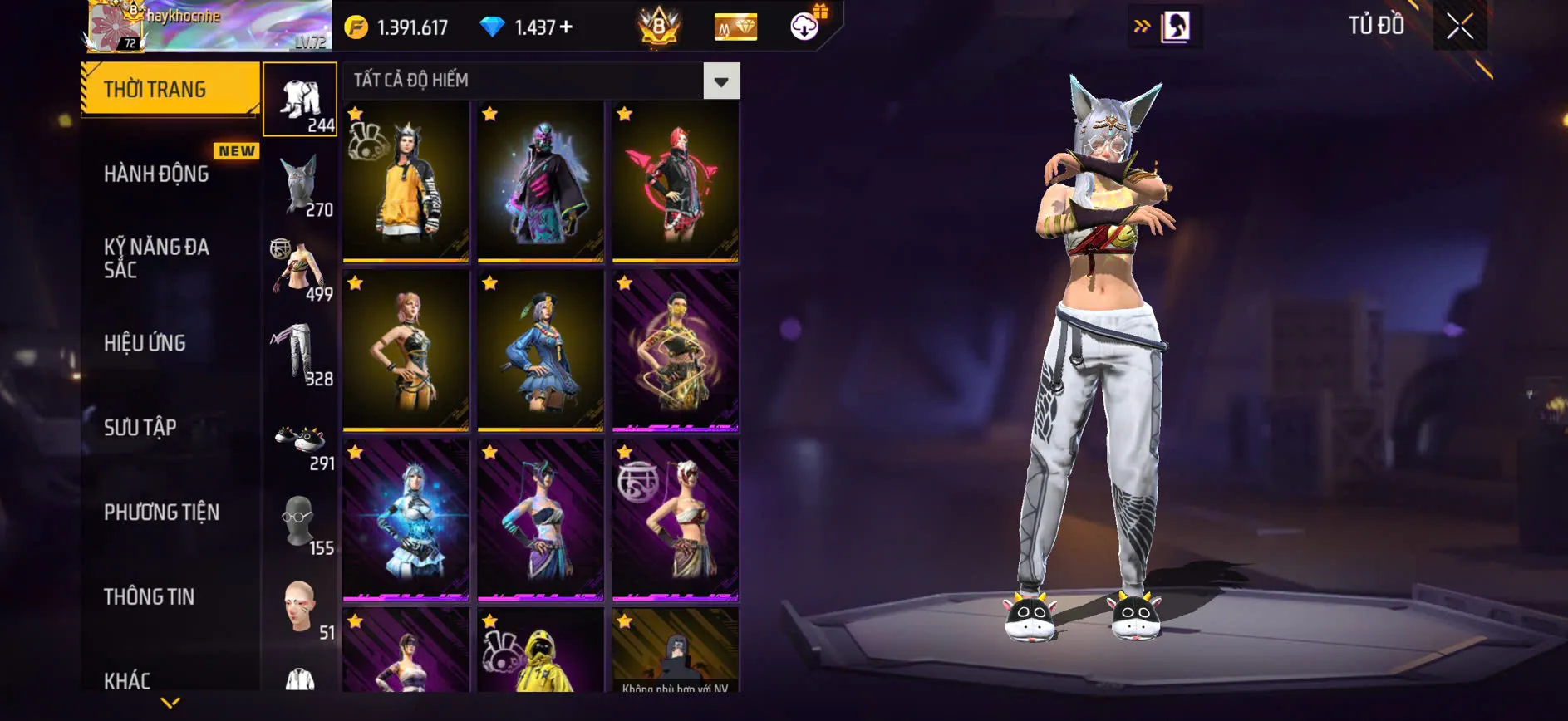The image size is (1568, 721).
Task: Open the mask category showing 155 items
Action: (x=300, y=522)
